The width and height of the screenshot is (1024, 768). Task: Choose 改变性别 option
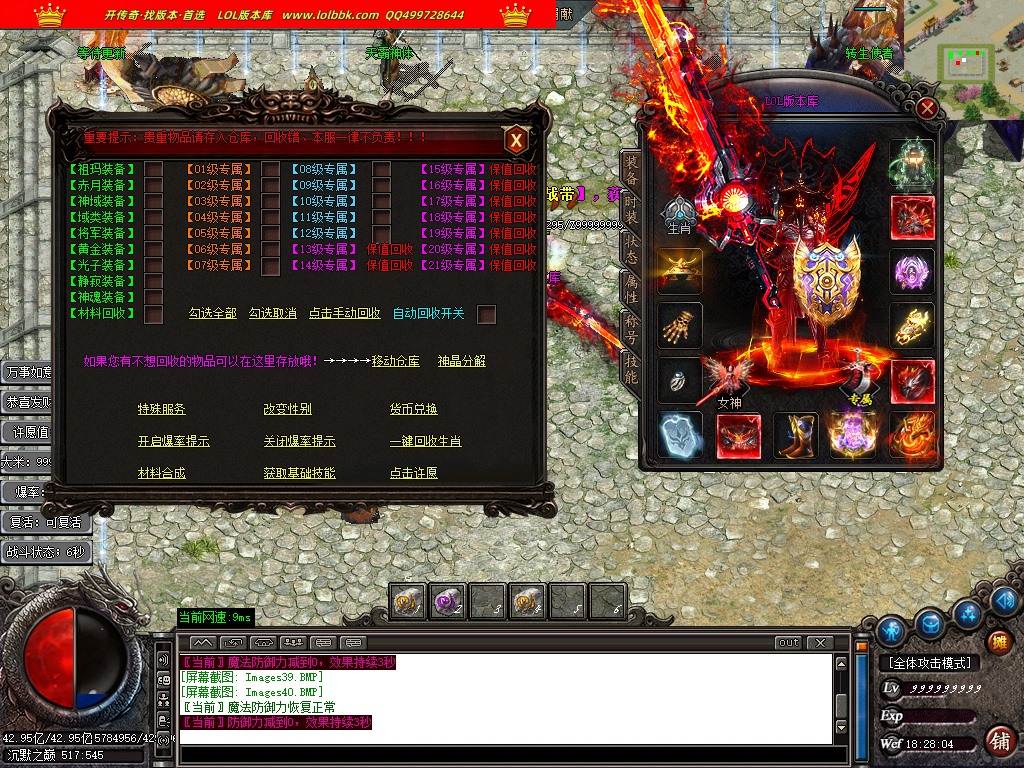[287, 409]
